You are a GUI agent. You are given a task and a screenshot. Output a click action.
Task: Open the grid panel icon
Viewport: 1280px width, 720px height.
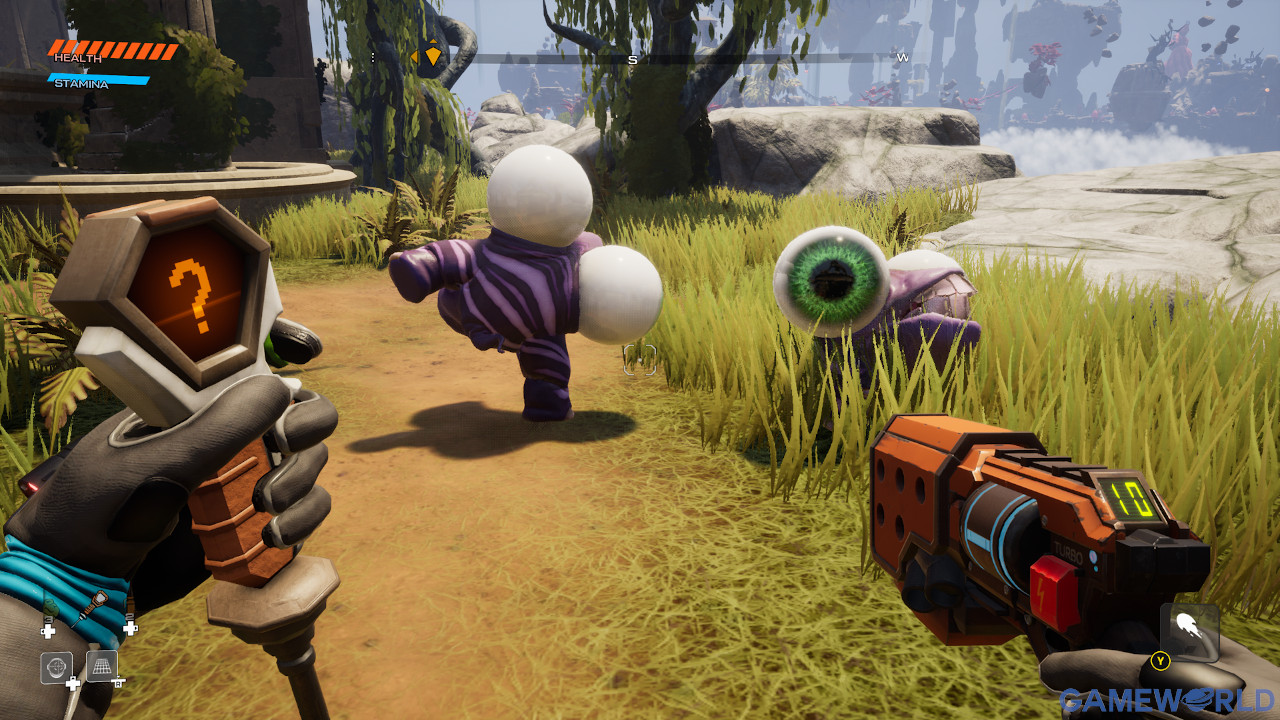[x=102, y=666]
